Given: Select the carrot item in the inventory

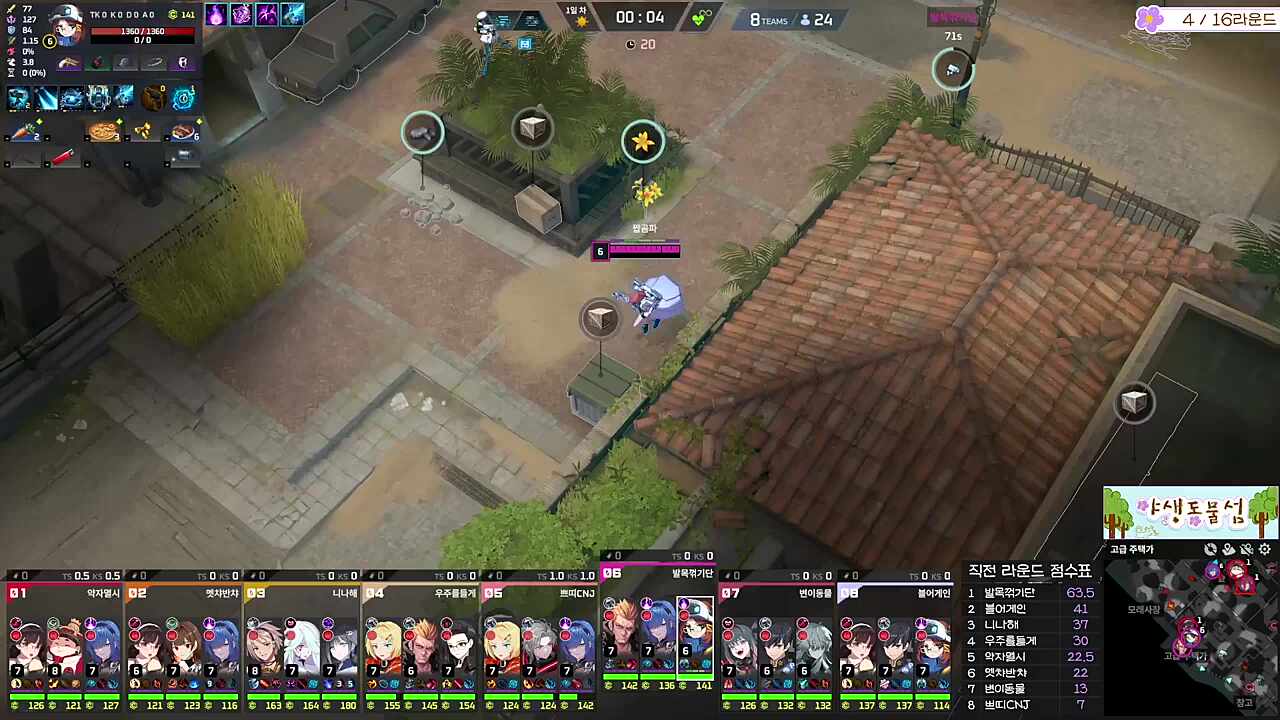Looking at the screenshot, I should (x=23, y=130).
